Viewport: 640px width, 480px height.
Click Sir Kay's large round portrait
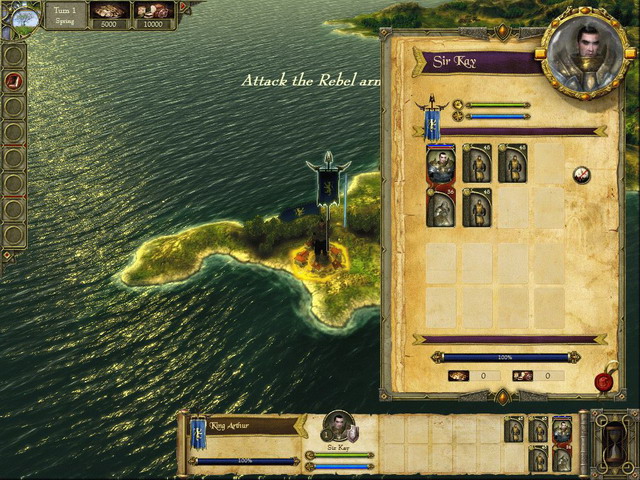click(583, 56)
